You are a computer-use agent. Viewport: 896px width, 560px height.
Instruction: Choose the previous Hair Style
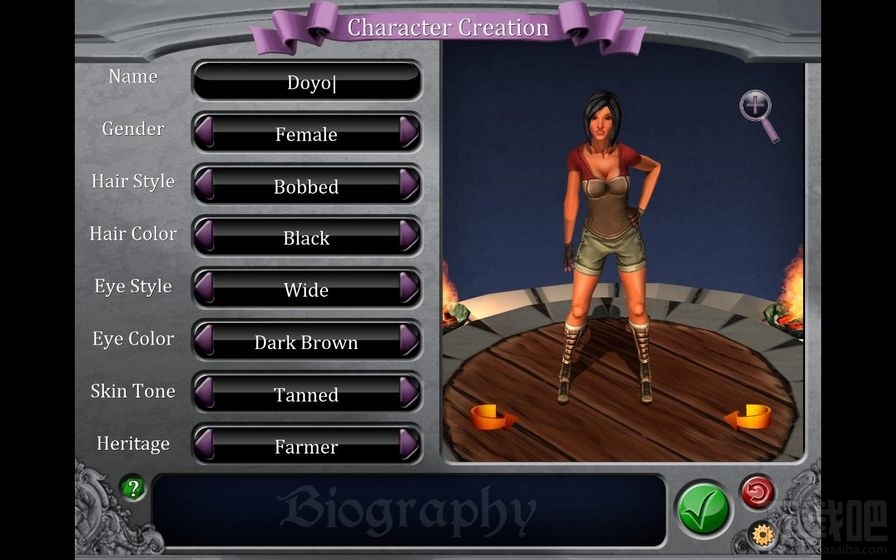click(204, 185)
